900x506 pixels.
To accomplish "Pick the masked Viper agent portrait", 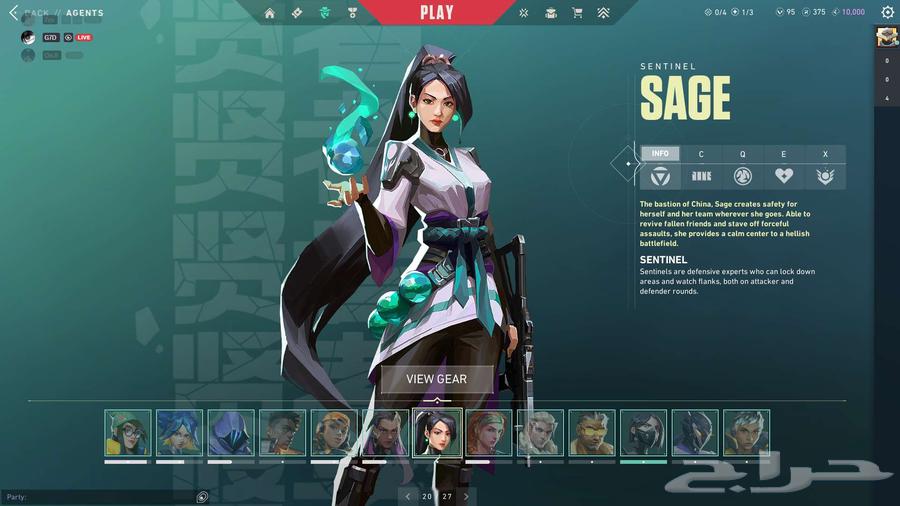I will [x=643, y=433].
